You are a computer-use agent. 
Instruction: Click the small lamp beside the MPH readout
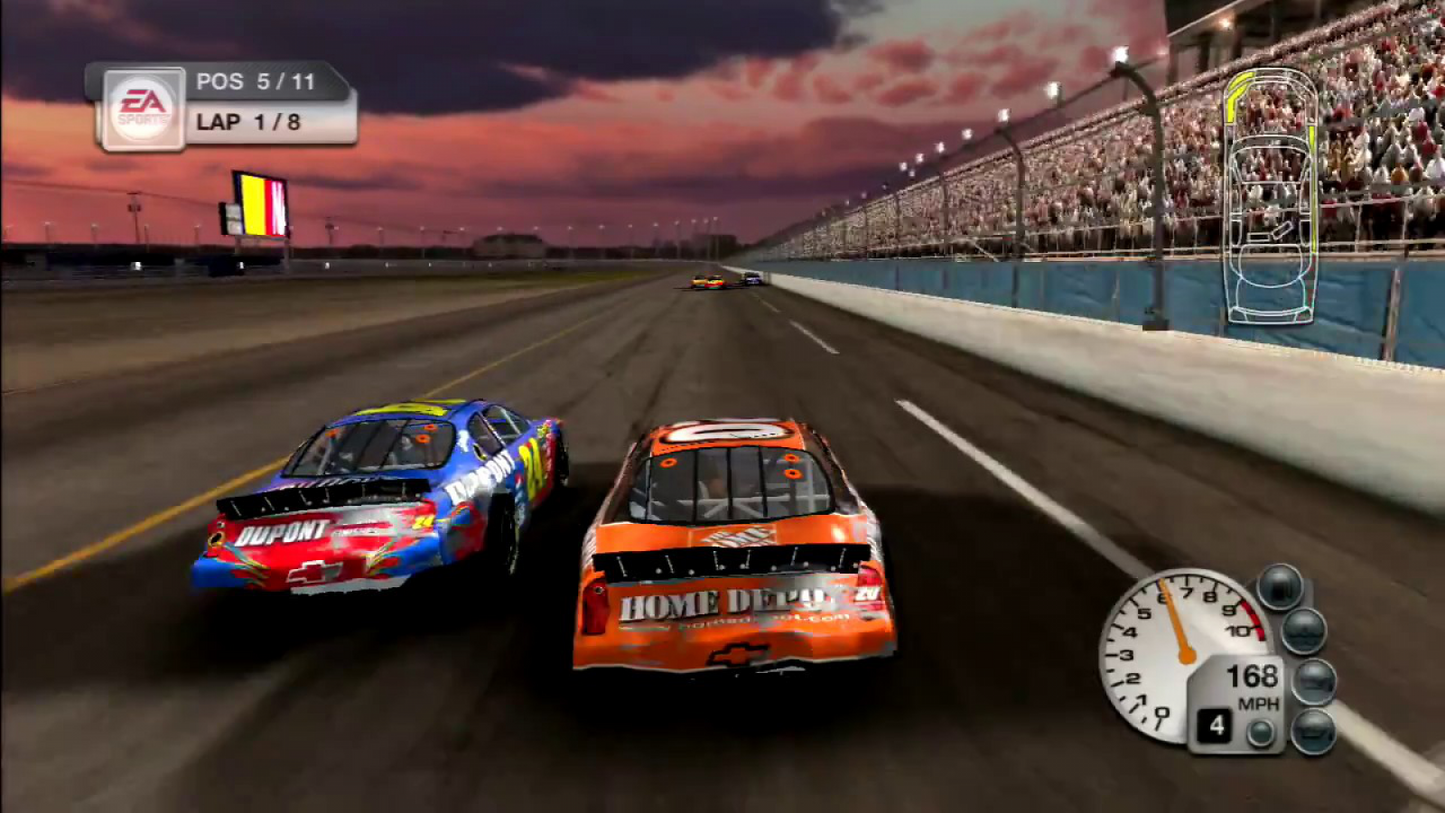coord(1260,729)
